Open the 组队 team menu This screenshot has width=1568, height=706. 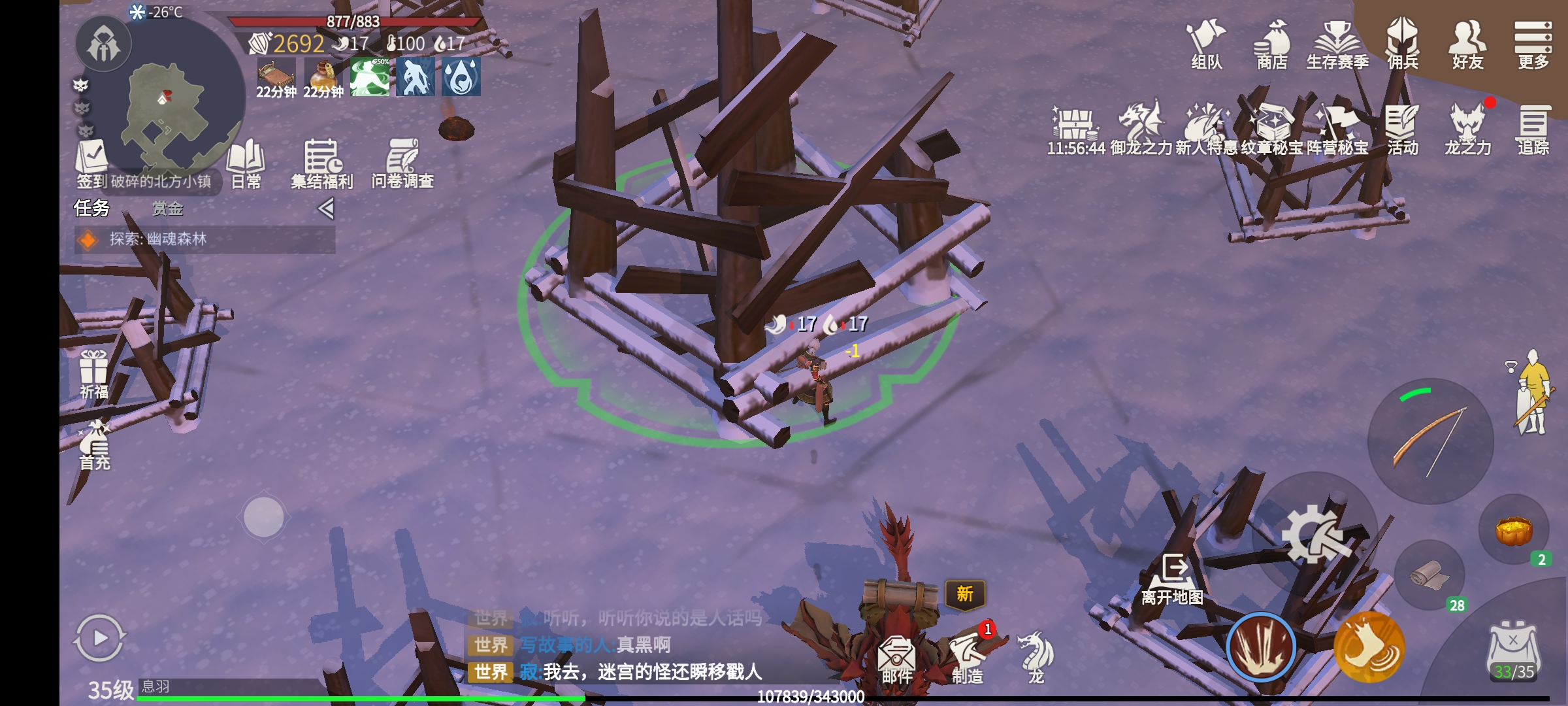pos(1206,44)
